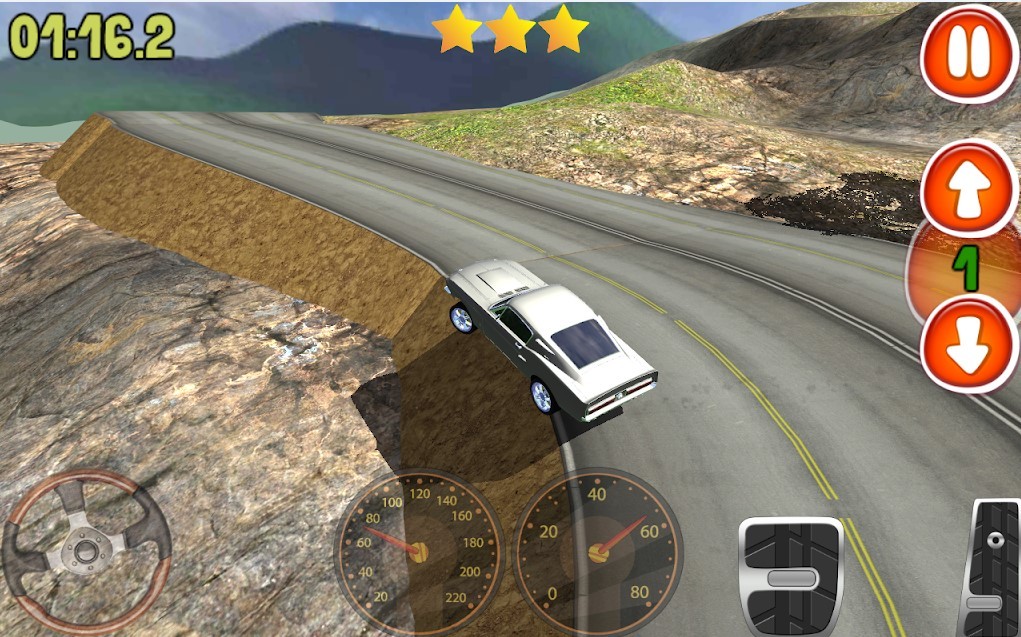Shift down with the down-arrow gear button

[967, 343]
